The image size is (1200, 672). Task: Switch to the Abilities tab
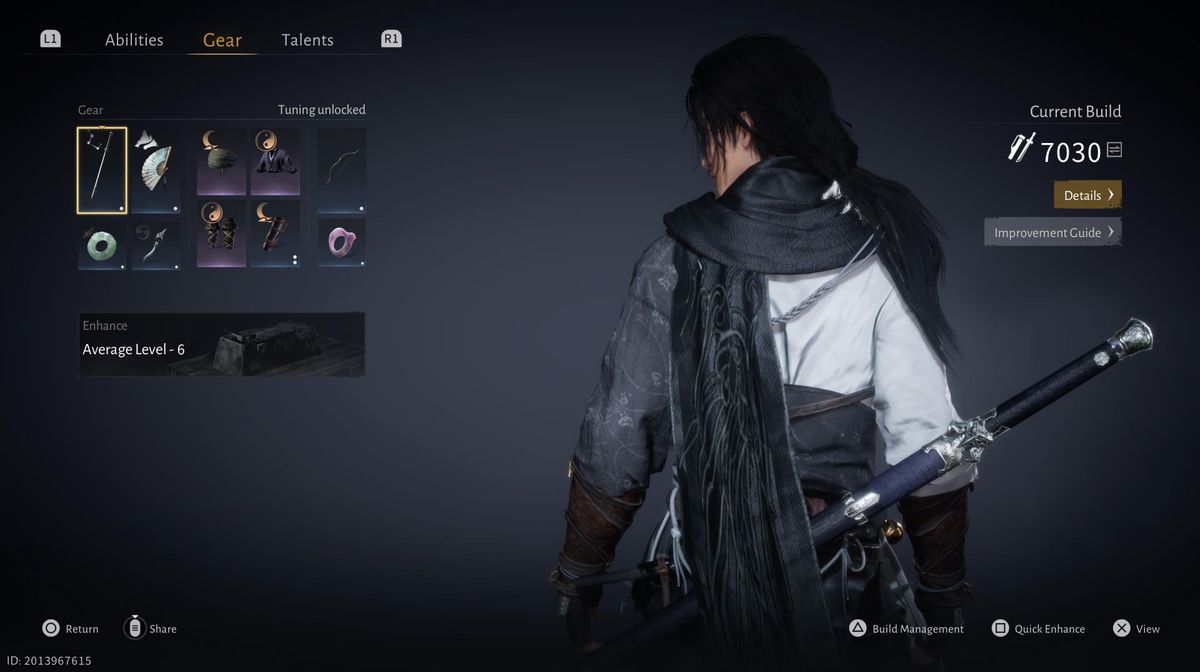(x=134, y=40)
